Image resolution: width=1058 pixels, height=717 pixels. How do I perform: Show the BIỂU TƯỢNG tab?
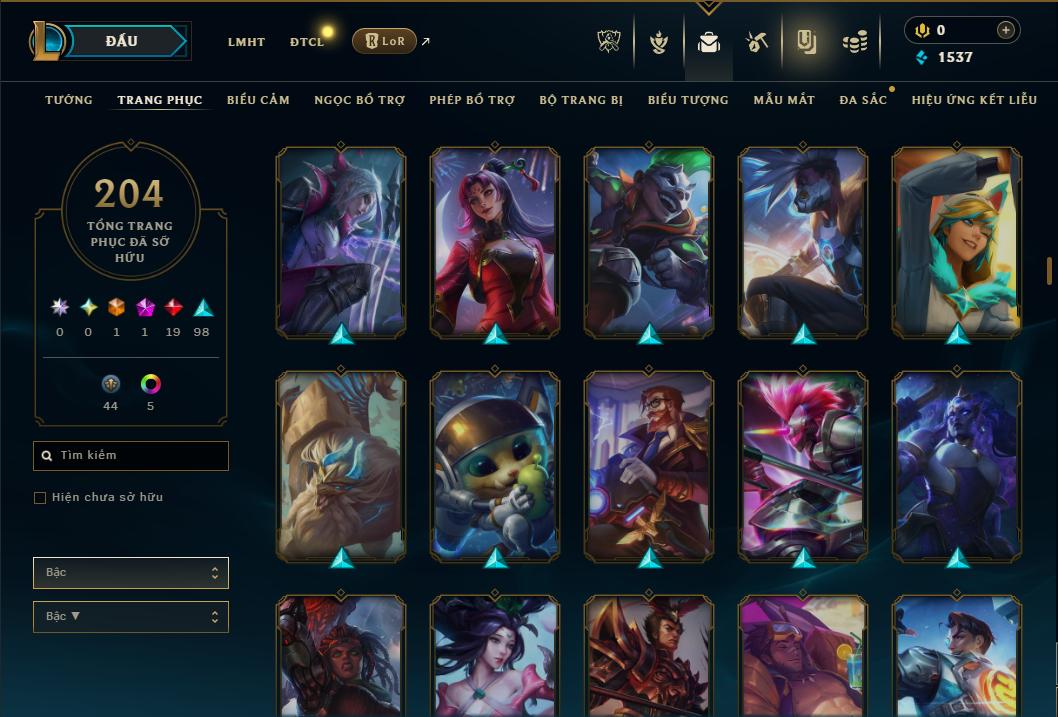pyautogui.click(x=688, y=100)
